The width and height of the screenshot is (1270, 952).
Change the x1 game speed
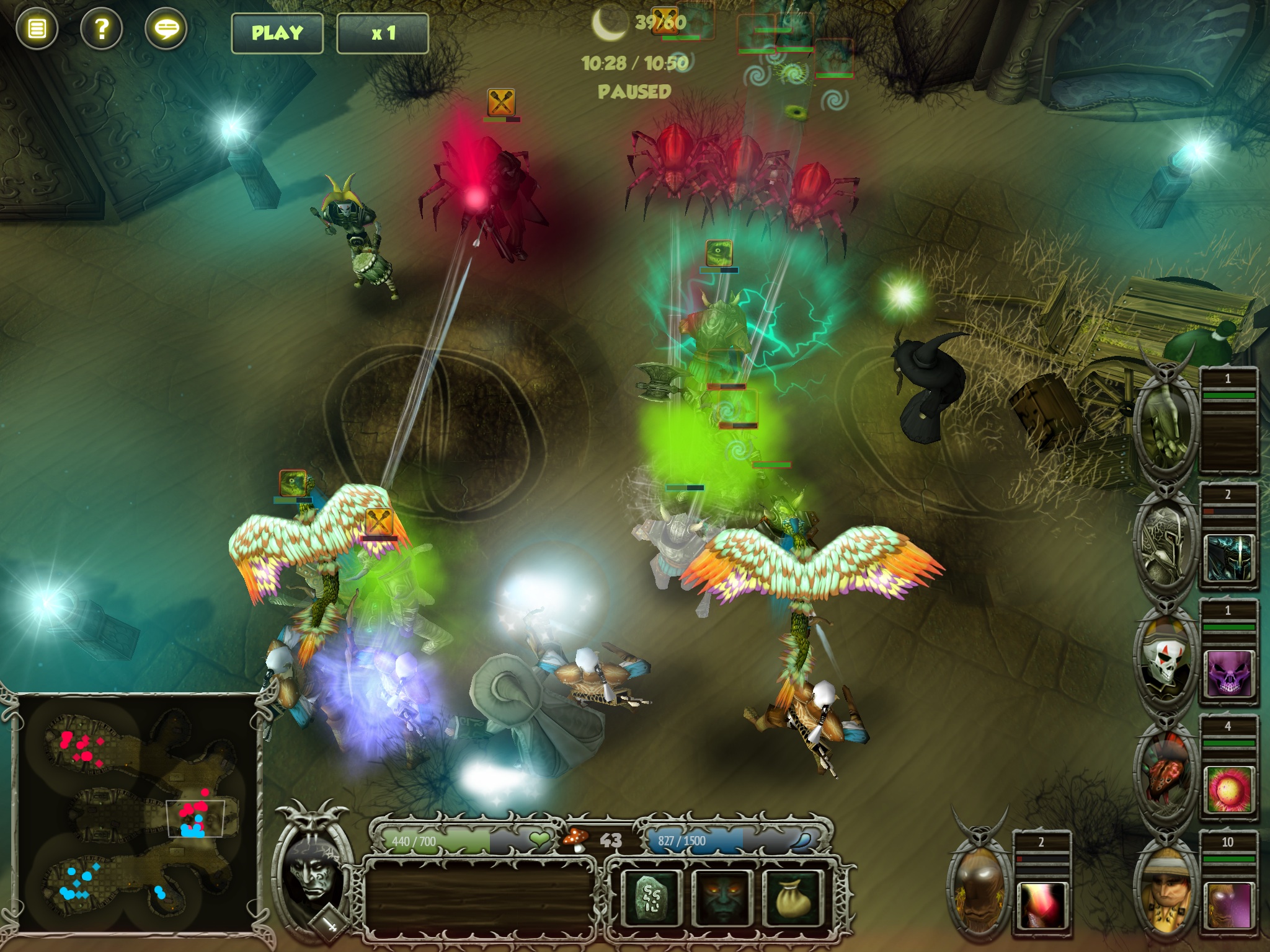[x=383, y=33]
